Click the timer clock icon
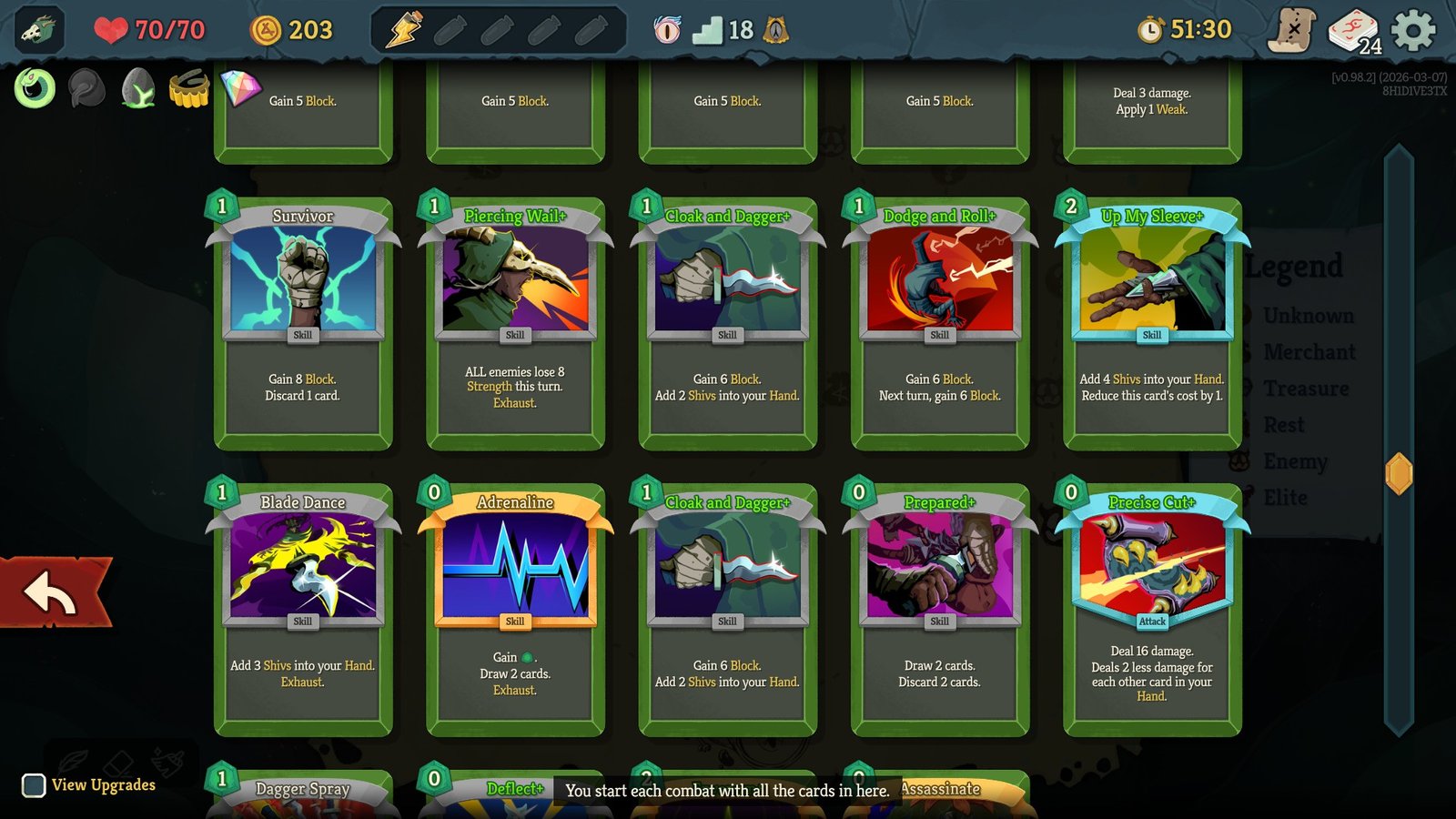The width and height of the screenshot is (1456, 819). pos(1150,29)
